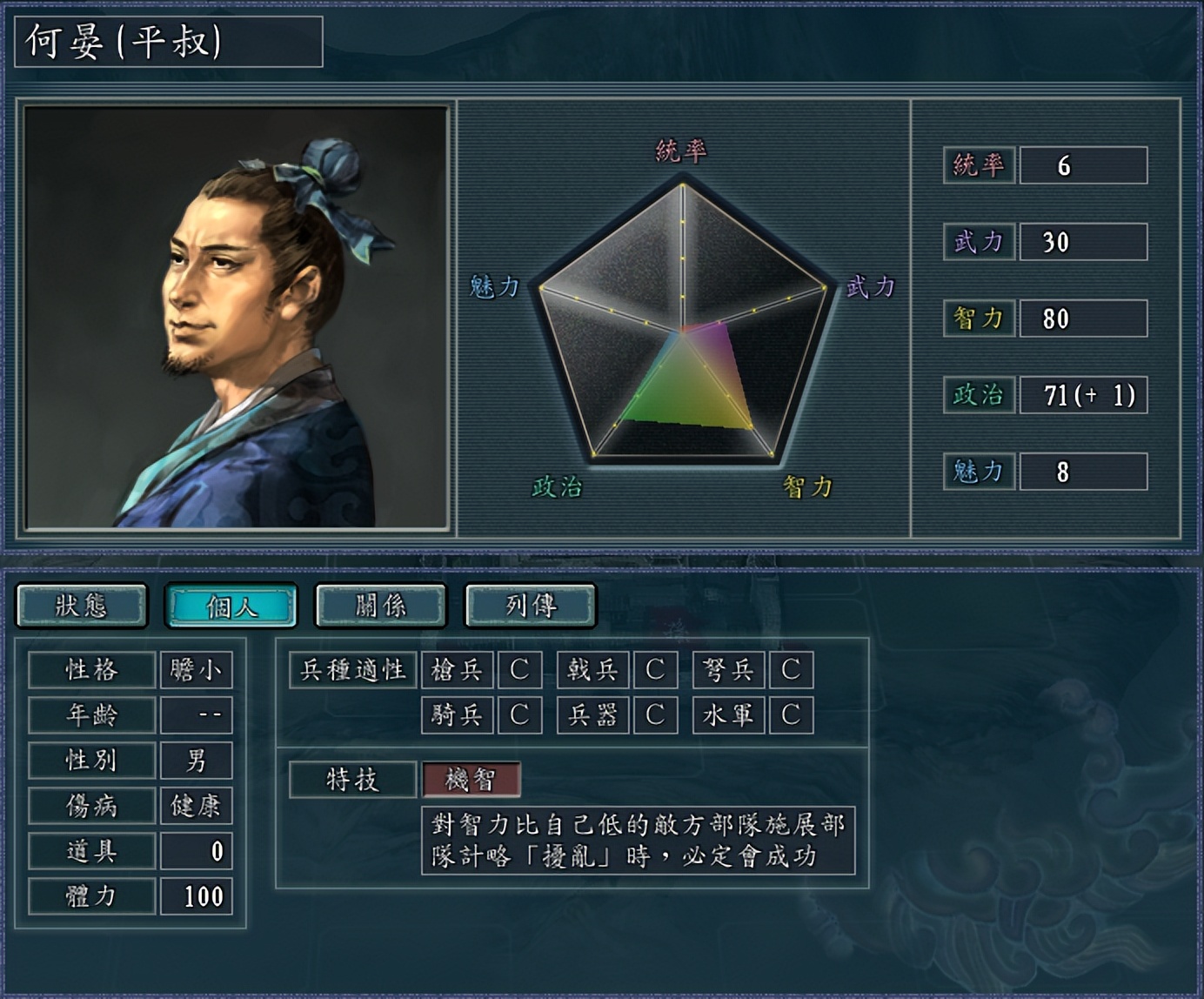Select the 政治 stat label

pos(978,393)
